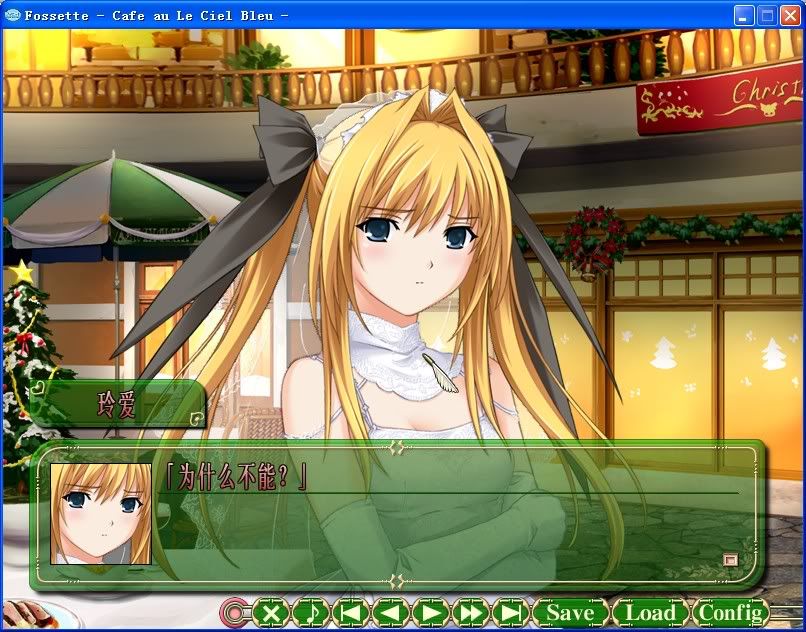Skip ahead with the skip-to-next button
Image resolution: width=806 pixels, height=632 pixels.
pos(511,612)
